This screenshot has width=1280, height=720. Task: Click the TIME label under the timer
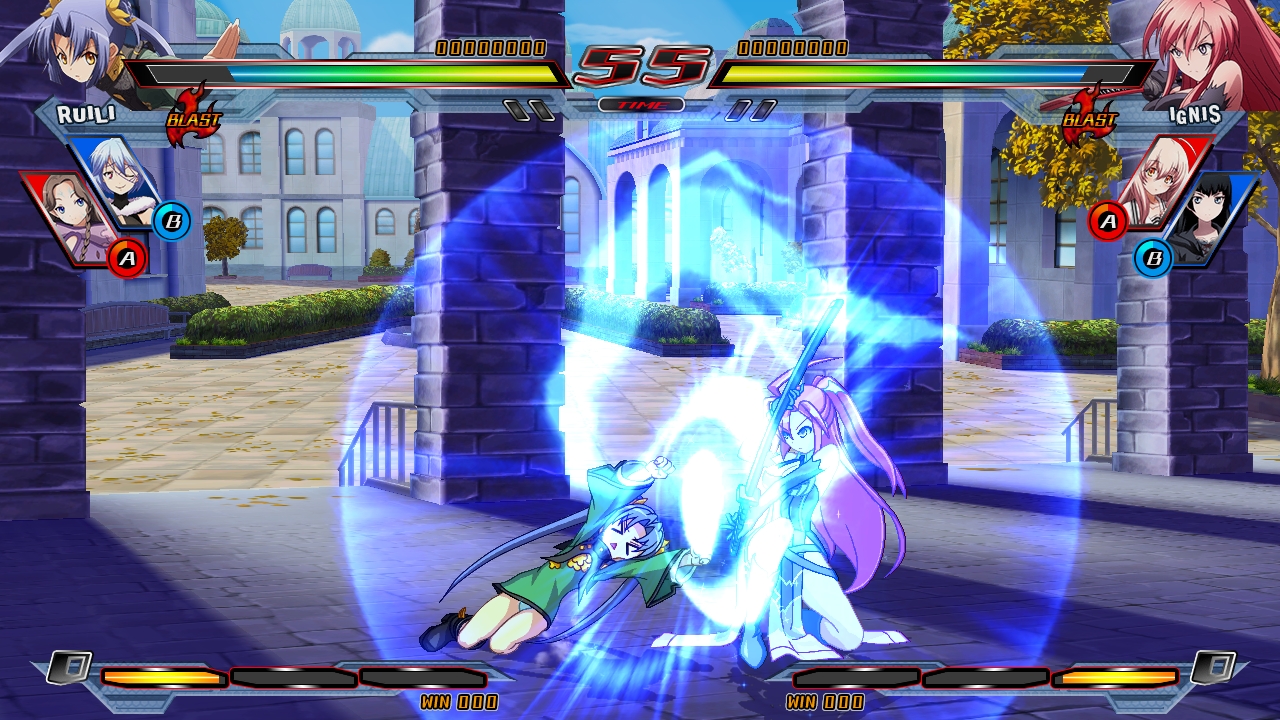tap(640, 102)
